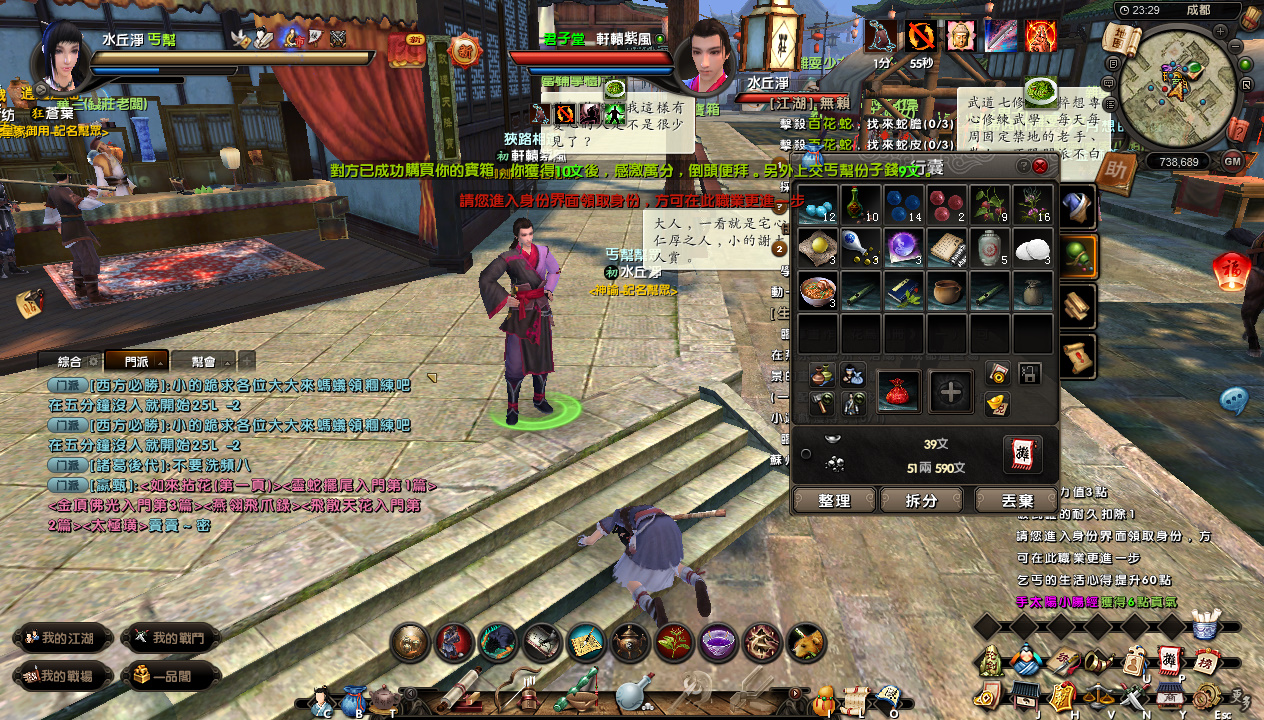Select the red bag slot icon

897,391
